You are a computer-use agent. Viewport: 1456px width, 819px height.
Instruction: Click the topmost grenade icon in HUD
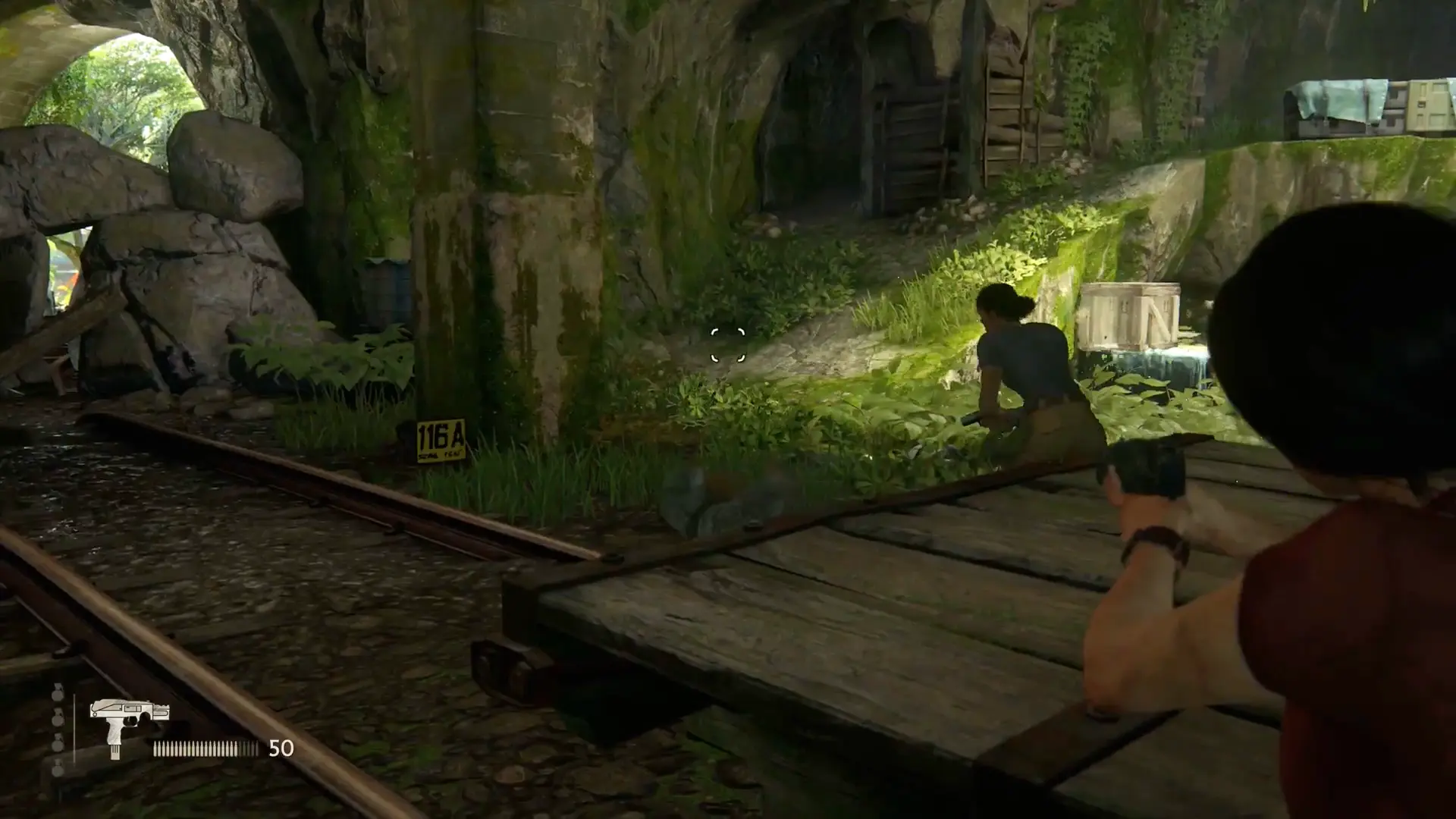coord(58,695)
